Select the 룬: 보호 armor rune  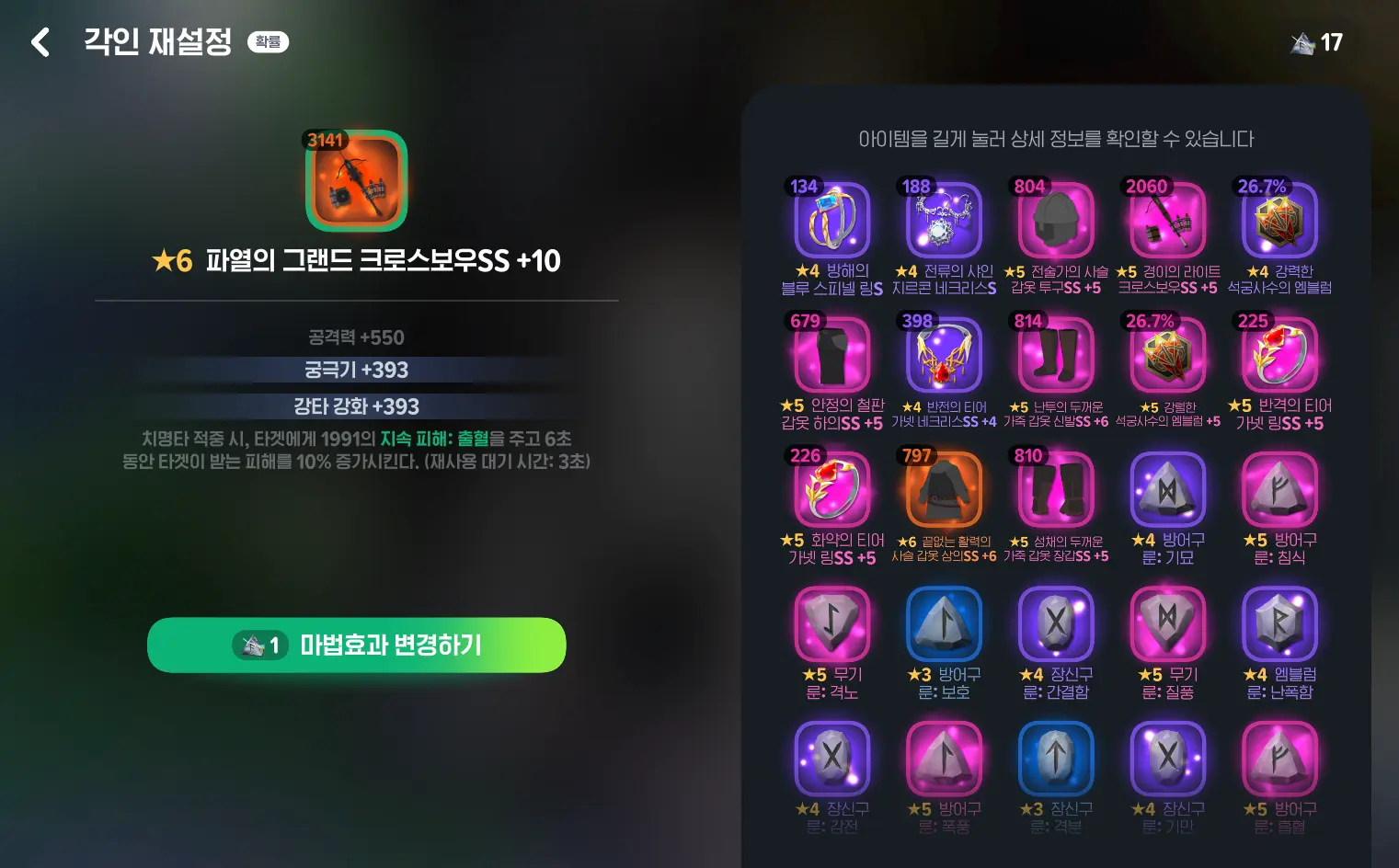[943, 625]
